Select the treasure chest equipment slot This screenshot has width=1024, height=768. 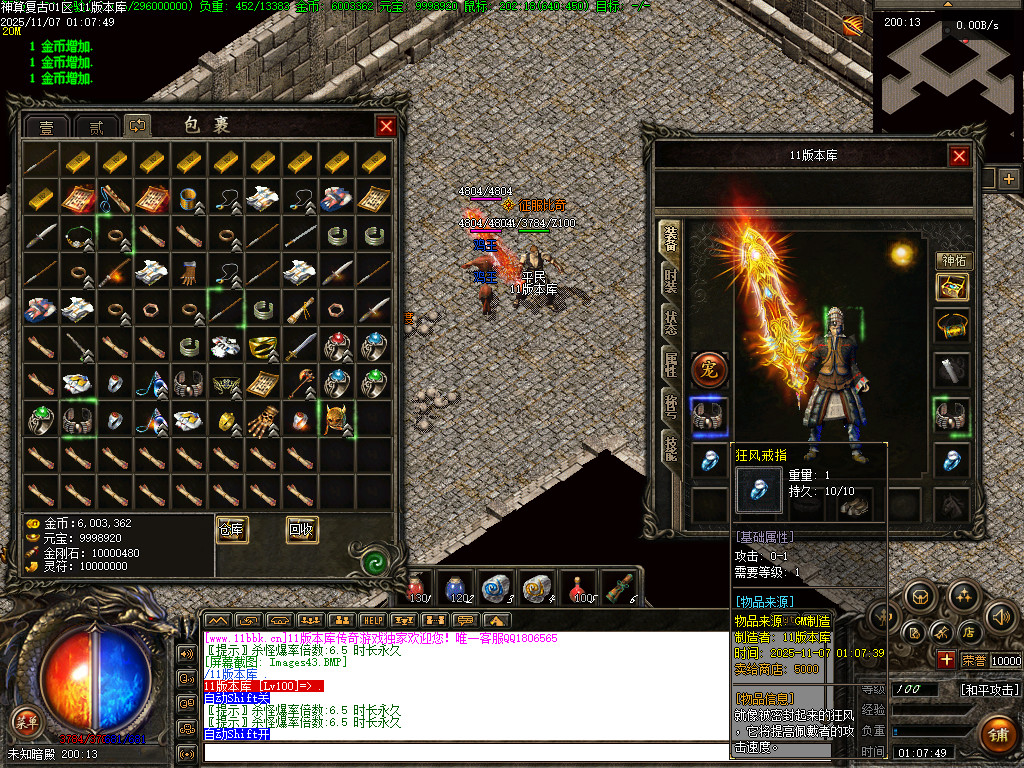(951, 288)
